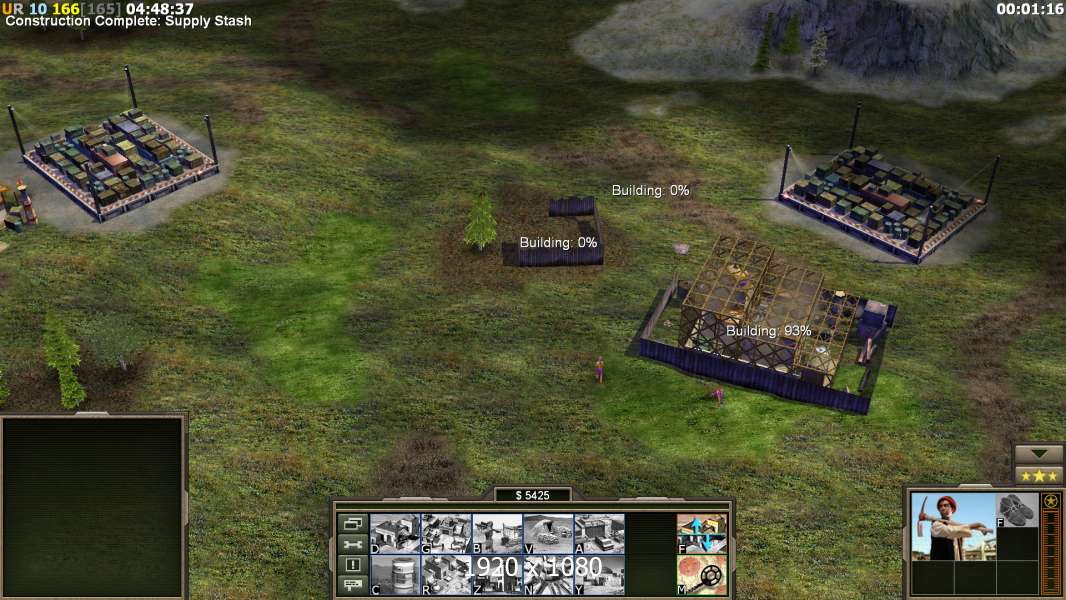This screenshot has height=600, width=1066.
Task: Collapse the panel with the down arrow
Action: point(1039,454)
